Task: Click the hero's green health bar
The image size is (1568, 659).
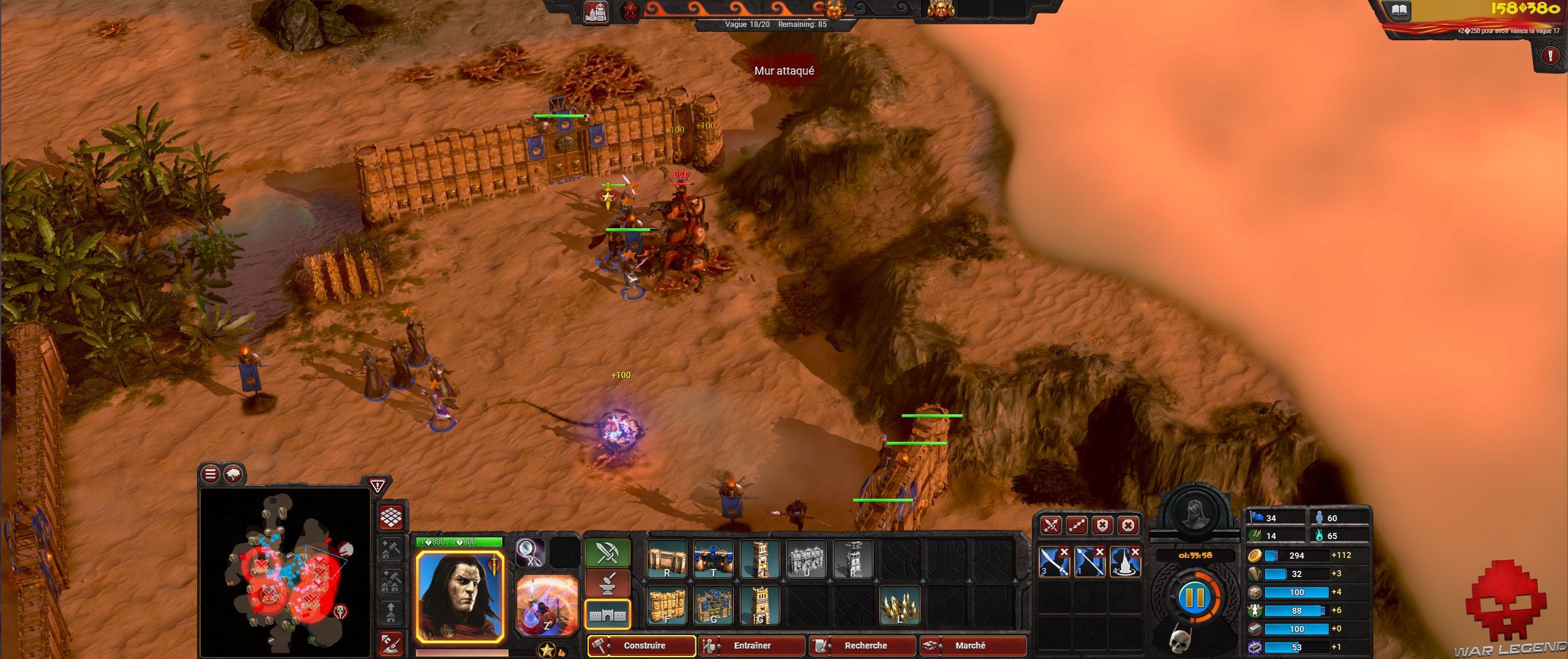Action: tap(459, 542)
